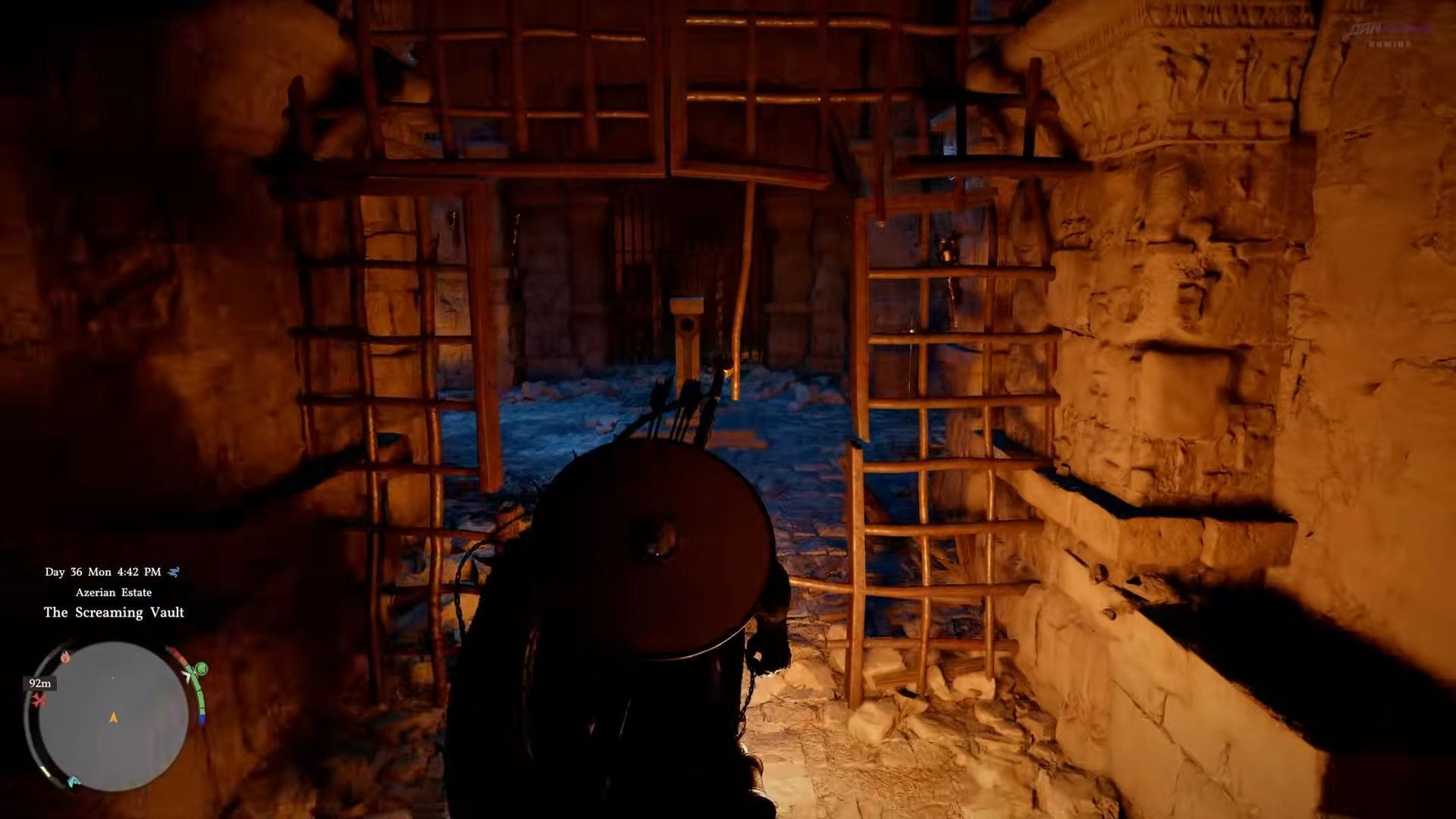Click the fire hazard marker on the minimap
1456x819 pixels.
click(x=66, y=657)
